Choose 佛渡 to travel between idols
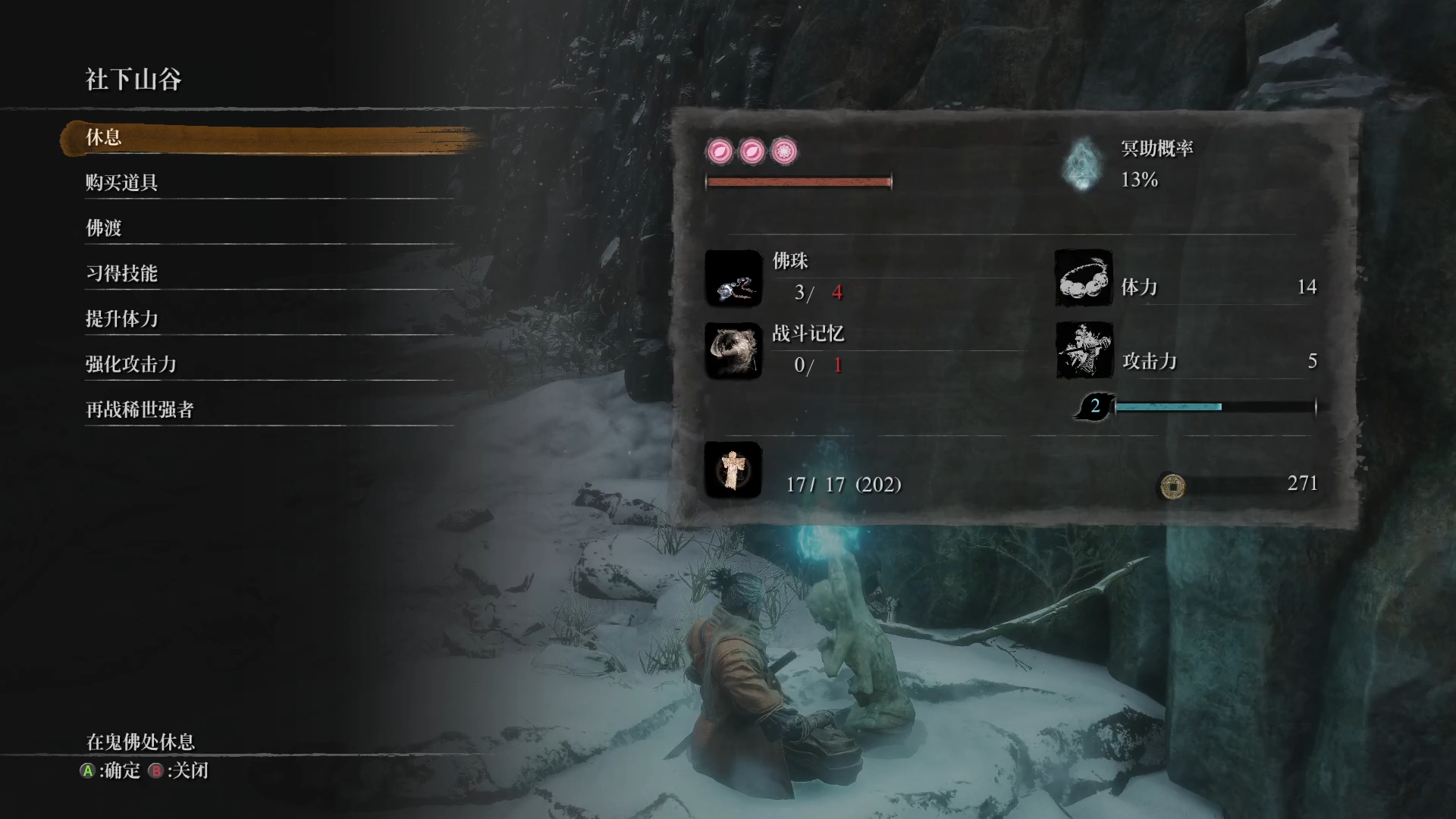1456x819 pixels. click(104, 228)
